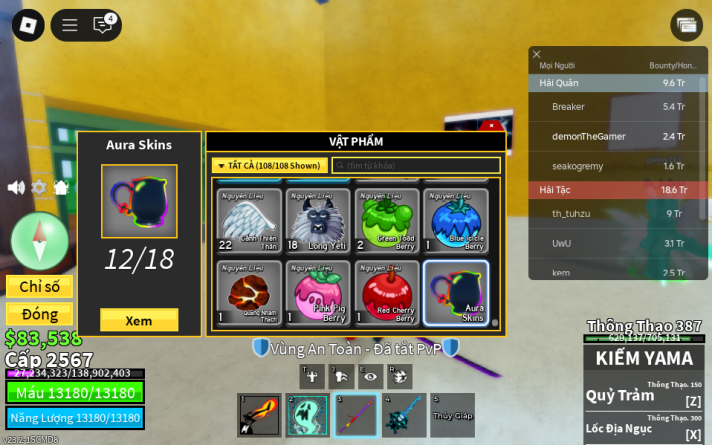Toggle the sound speaker icon
712x445 pixels.
coord(16,187)
